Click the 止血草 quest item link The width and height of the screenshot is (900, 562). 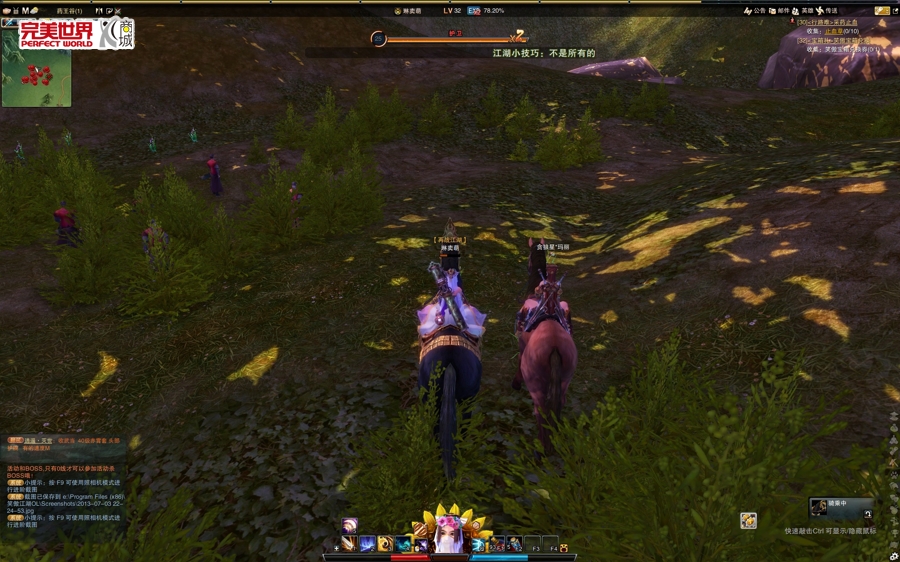[x=834, y=31]
